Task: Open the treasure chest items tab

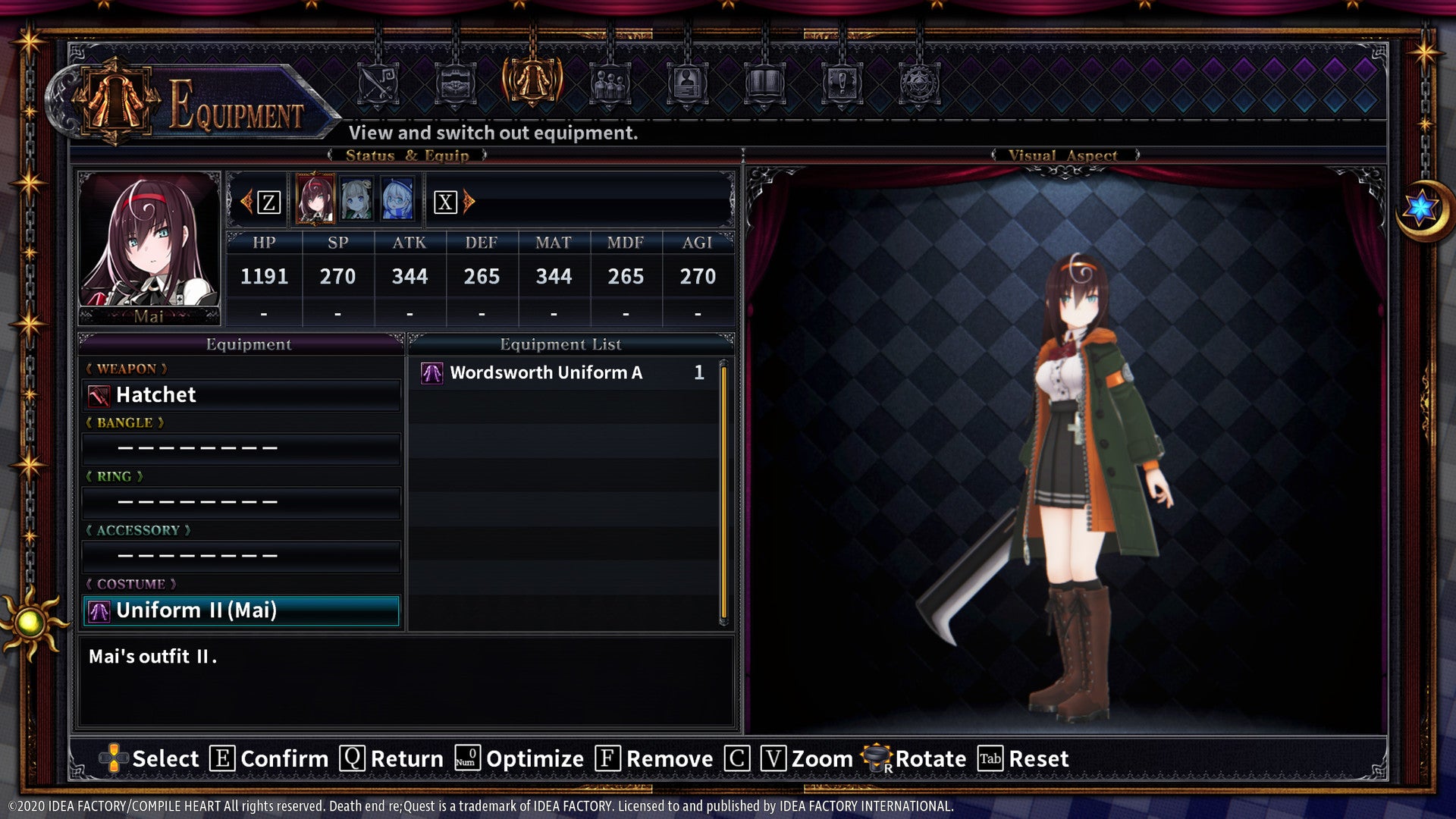Action: tap(455, 83)
